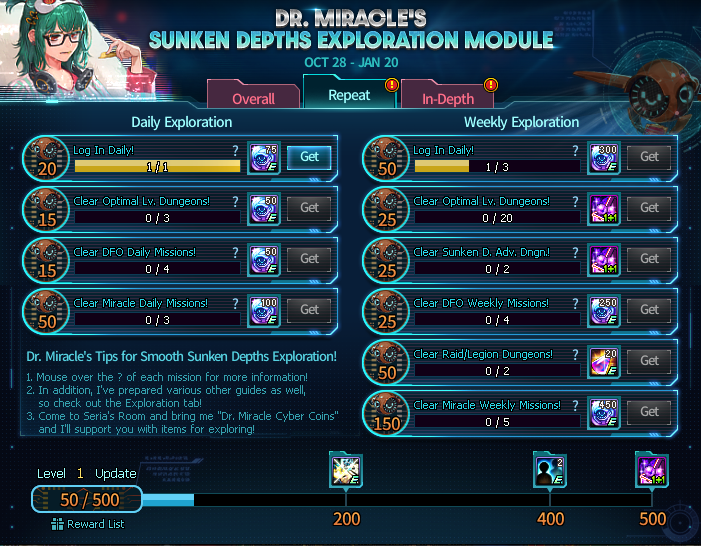701x546 pixels.
Task: Click Get for Clear DFO Weekly Missions
Action: [x=649, y=310]
